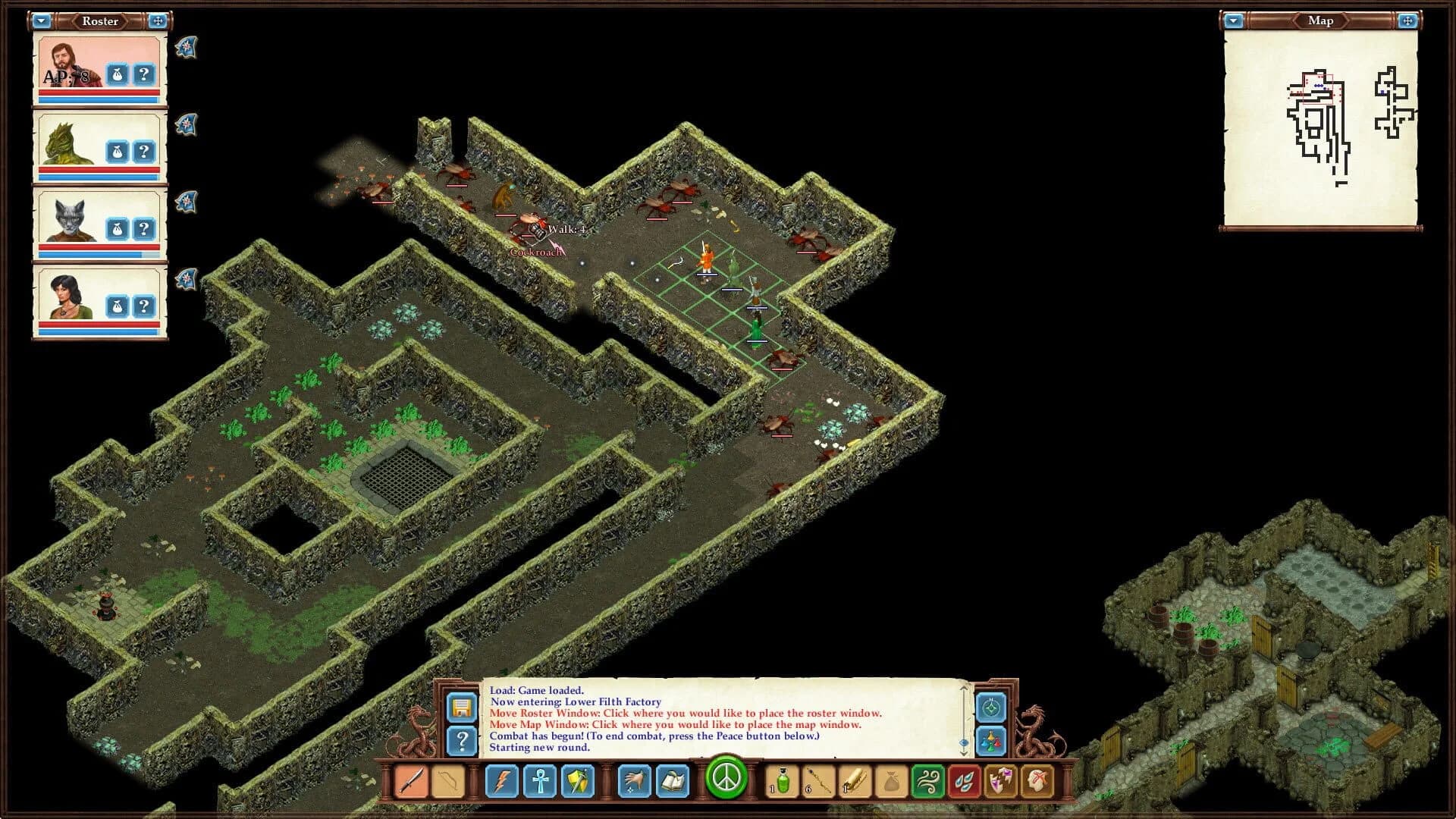Collapse the Map window with its chevron

click(1233, 21)
